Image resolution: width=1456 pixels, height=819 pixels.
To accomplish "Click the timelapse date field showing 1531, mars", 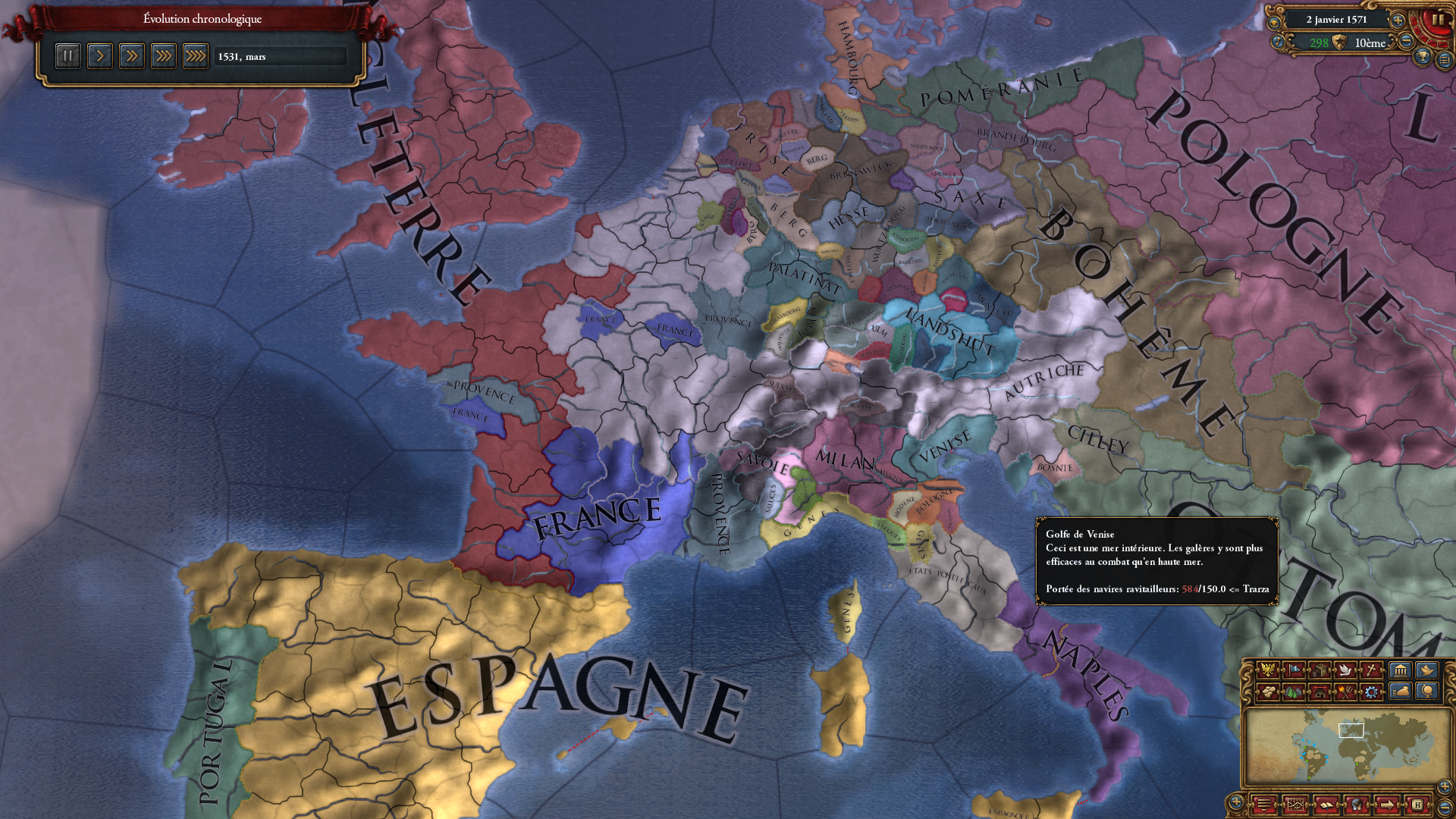I will pos(279,55).
